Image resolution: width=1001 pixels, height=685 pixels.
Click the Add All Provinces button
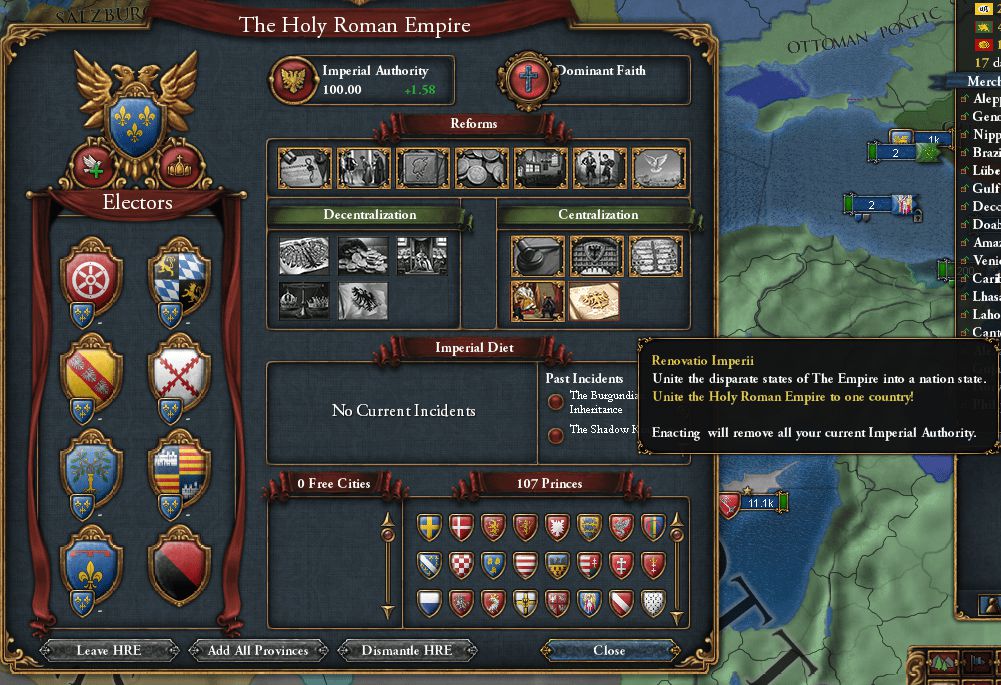pyautogui.click(x=259, y=650)
